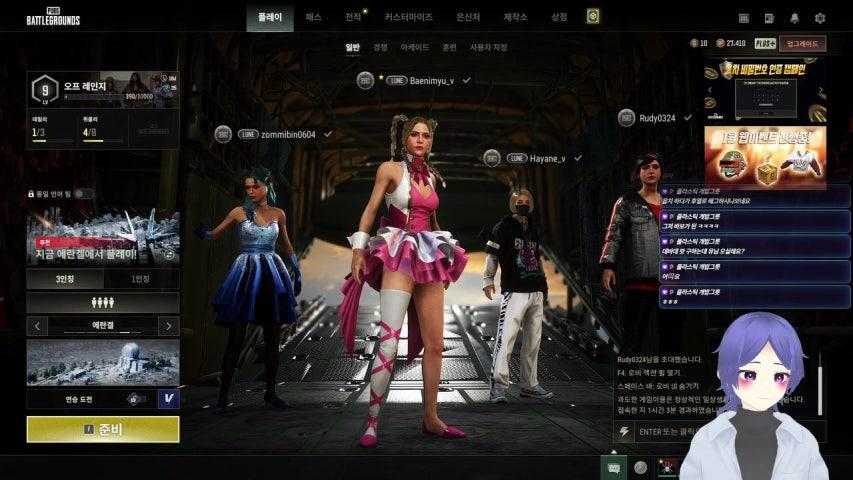853x480 pixels.
Task: Click the red 업그레이드 upgrade button
Action: pyautogui.click(x=806, y=44)
